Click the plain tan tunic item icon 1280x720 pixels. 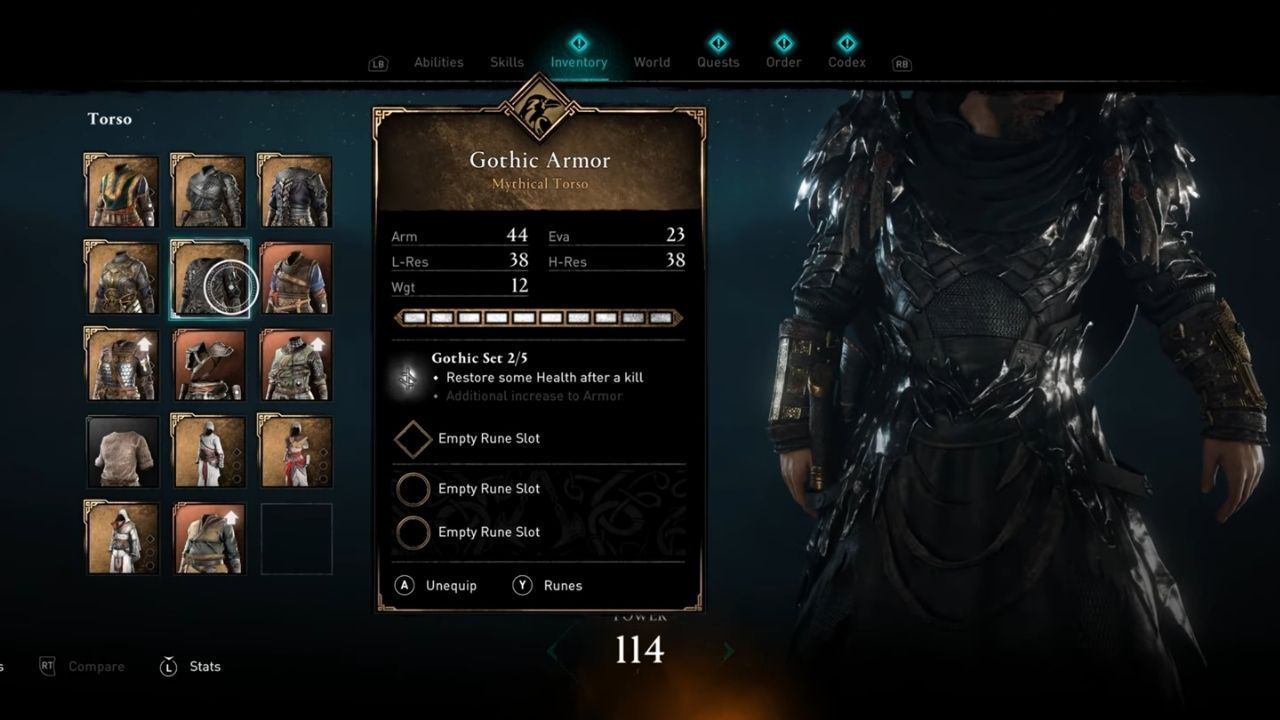[121, 451]
